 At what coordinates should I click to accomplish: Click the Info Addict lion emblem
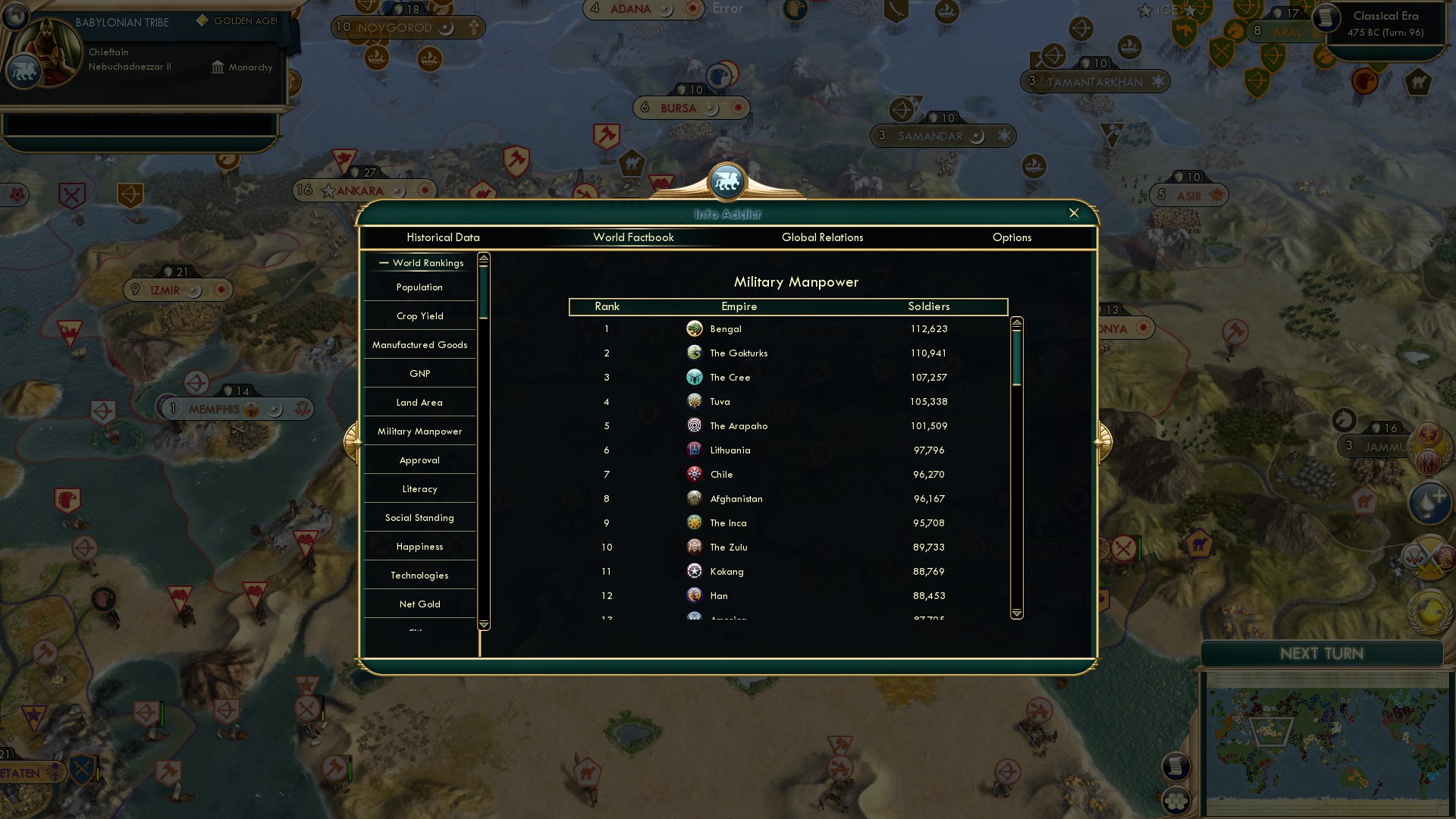pyautogui.click(x=727, y=182)
